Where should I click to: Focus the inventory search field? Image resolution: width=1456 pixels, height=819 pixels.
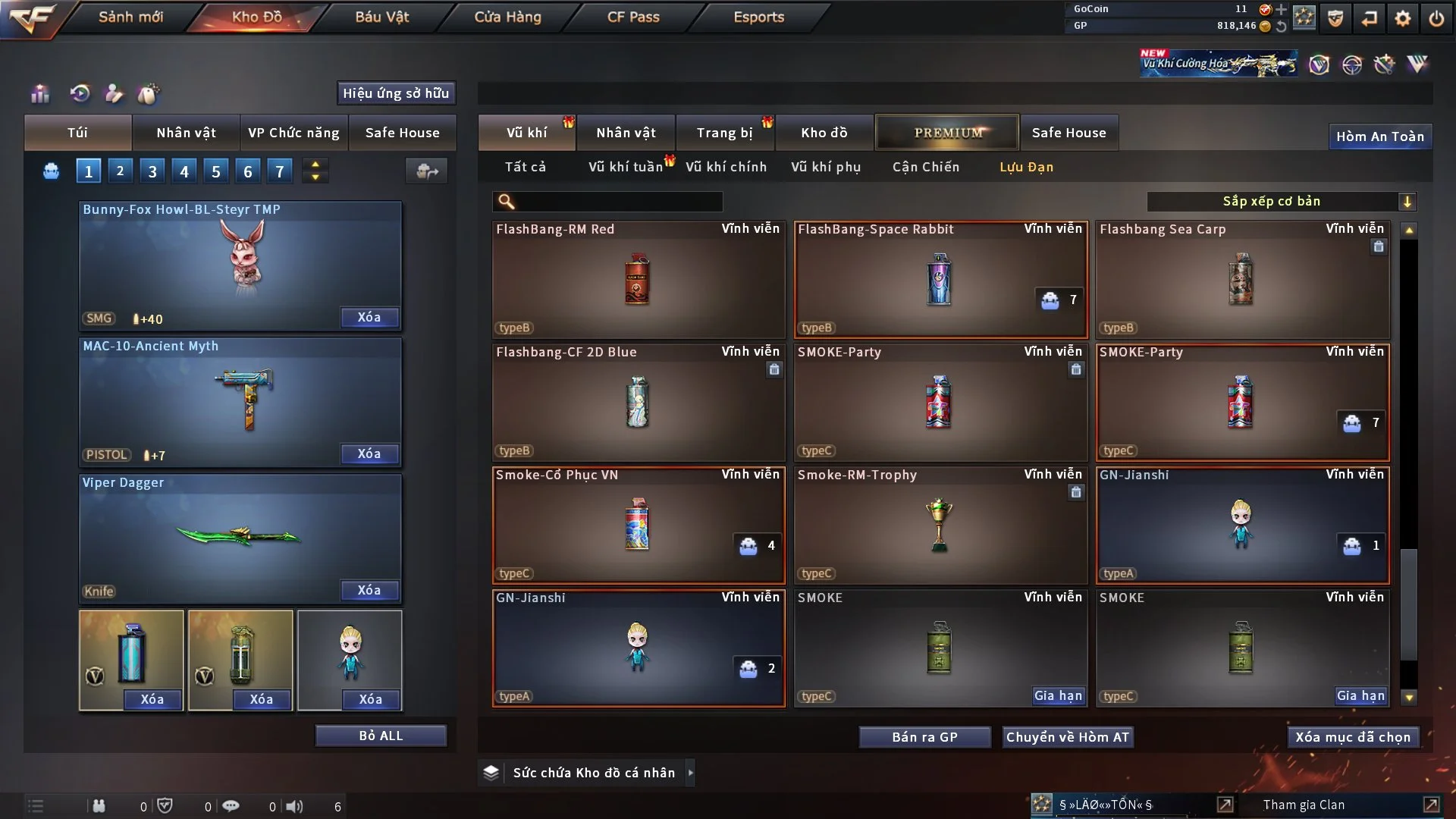[x=618, y=202]
